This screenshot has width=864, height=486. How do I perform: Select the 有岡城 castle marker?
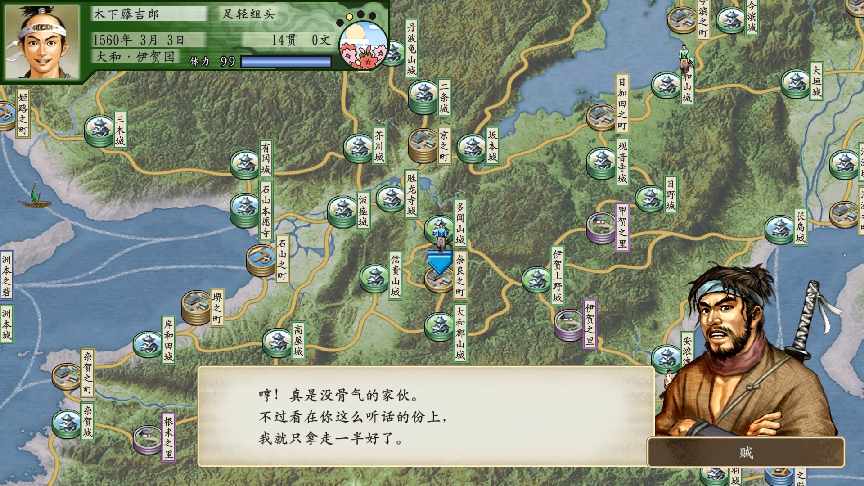[x=245, y=162]
